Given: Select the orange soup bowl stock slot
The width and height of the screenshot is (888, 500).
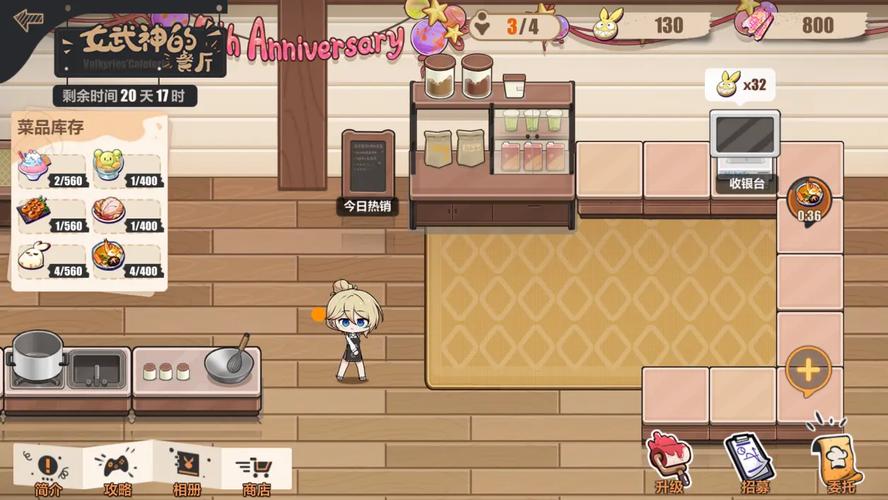Looking at the screenshot, I should pos(126,260).
